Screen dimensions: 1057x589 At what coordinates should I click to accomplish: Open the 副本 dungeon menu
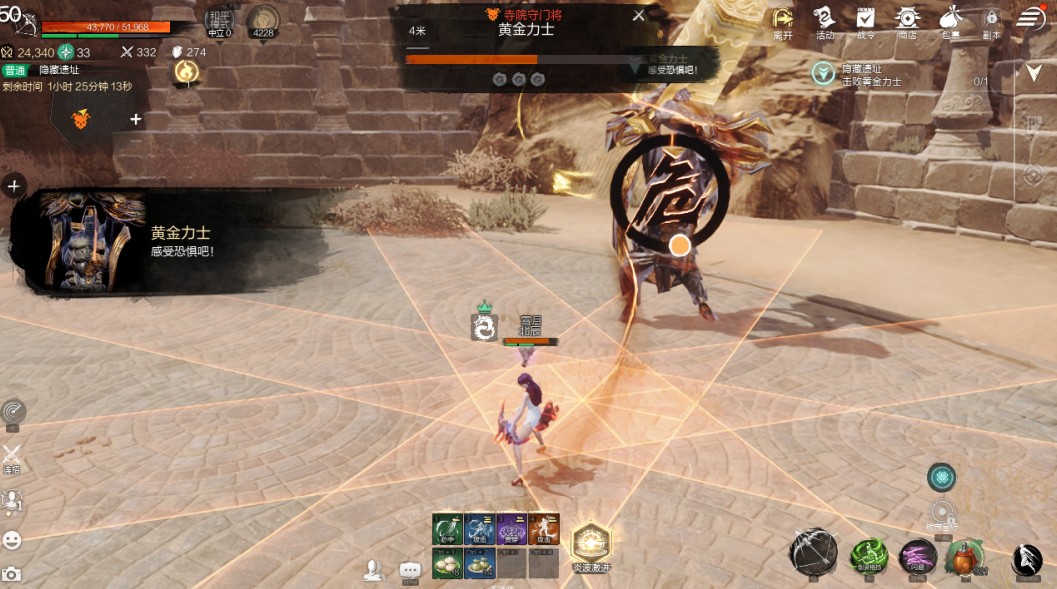pos(991,19)
